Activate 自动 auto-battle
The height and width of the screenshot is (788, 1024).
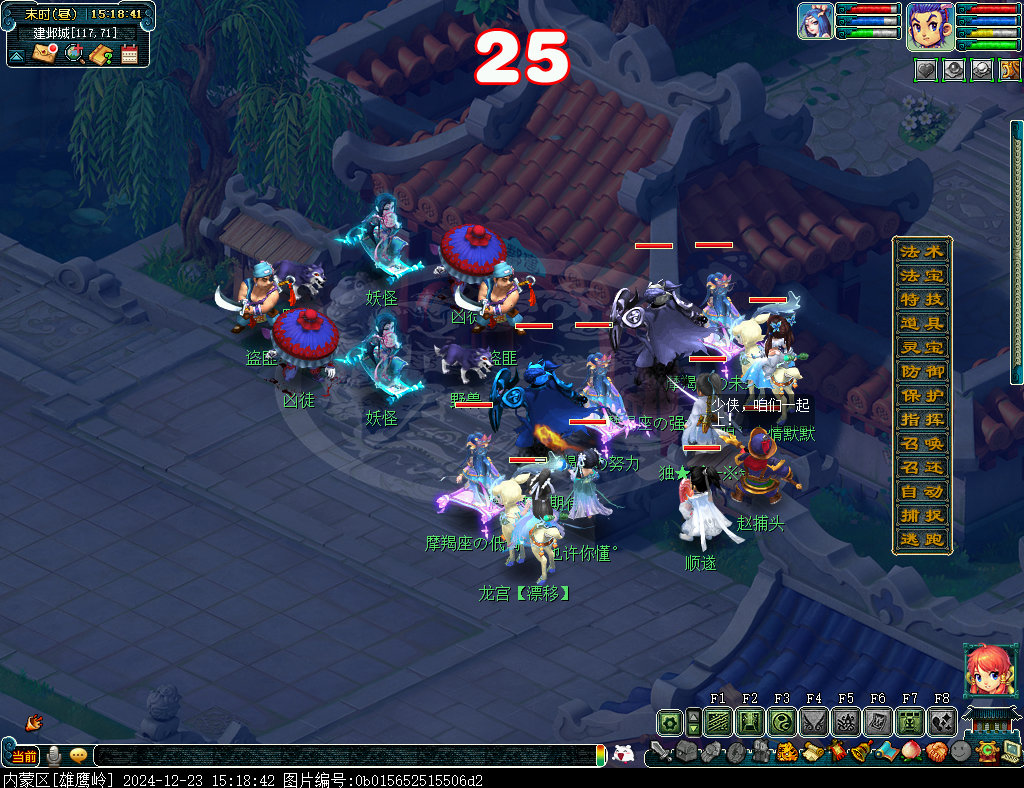[921, 492]
